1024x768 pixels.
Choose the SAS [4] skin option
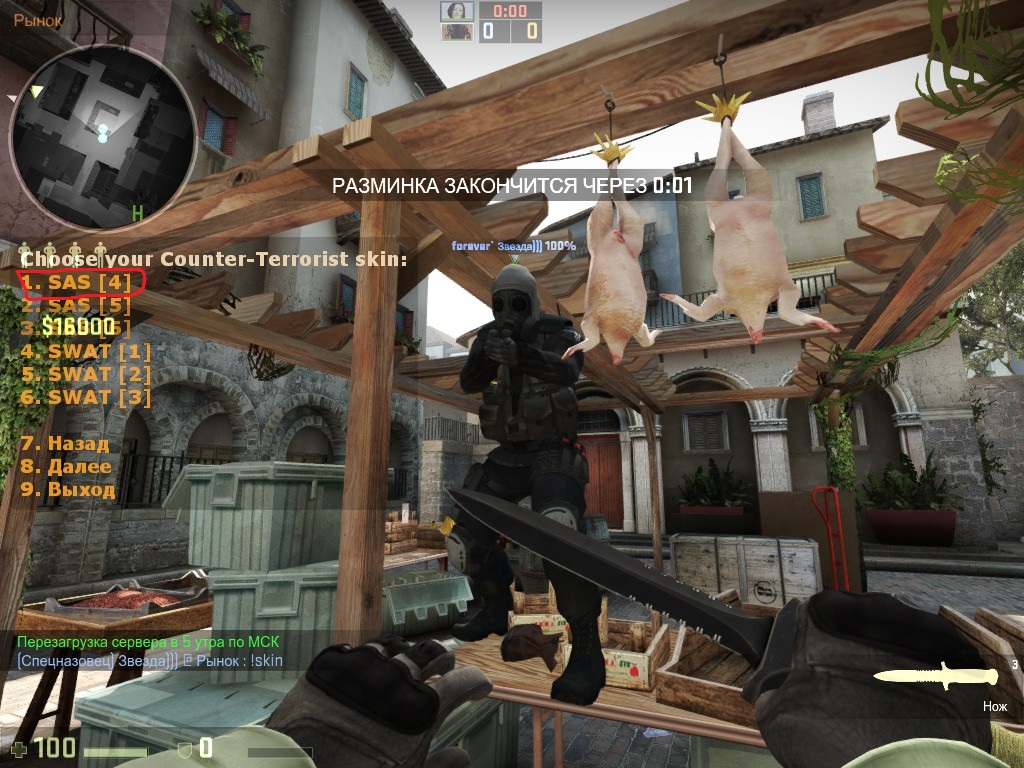coord(77,283)
